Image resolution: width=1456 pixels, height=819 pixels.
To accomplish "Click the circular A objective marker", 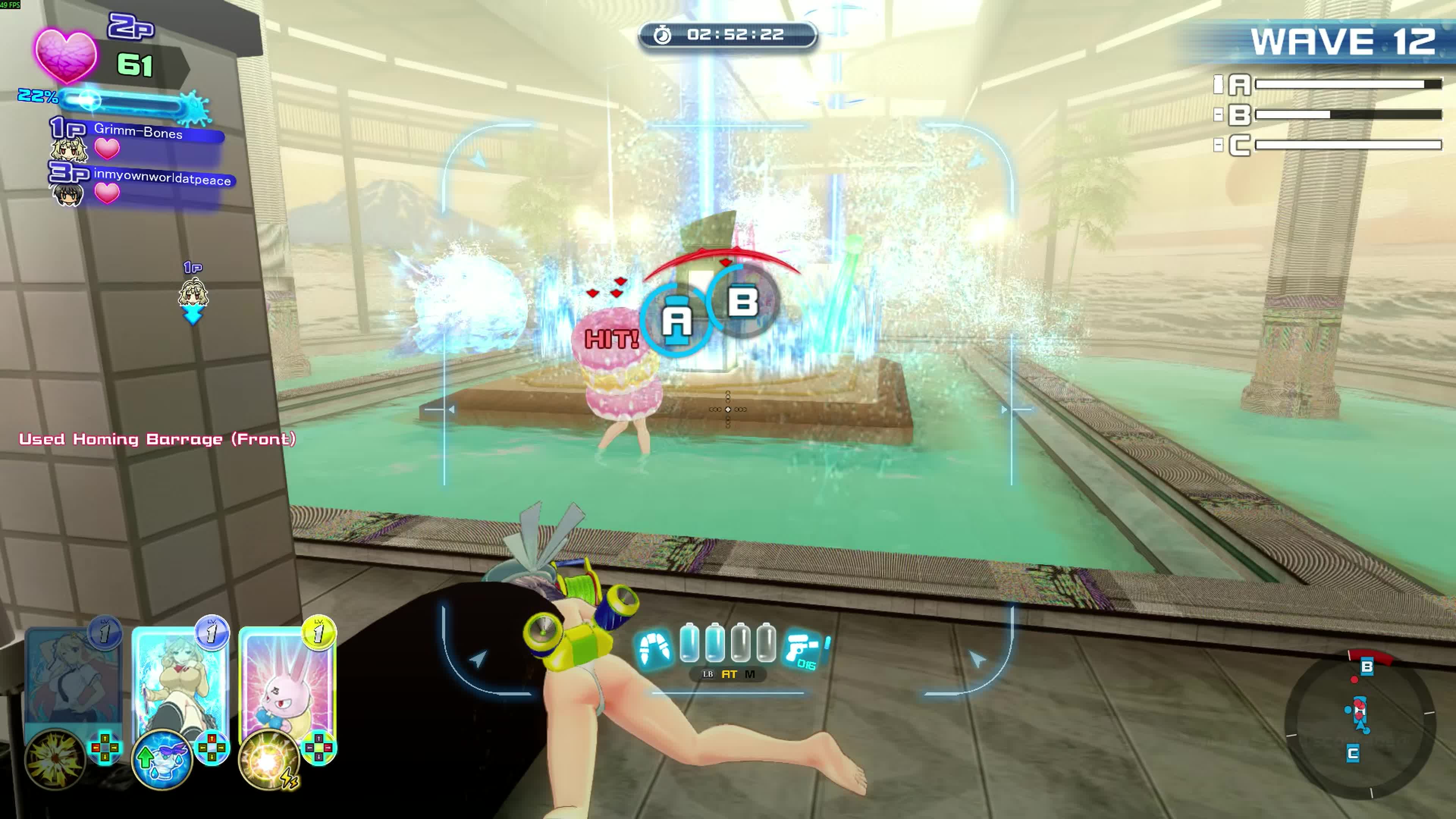I will click(676, 320).
